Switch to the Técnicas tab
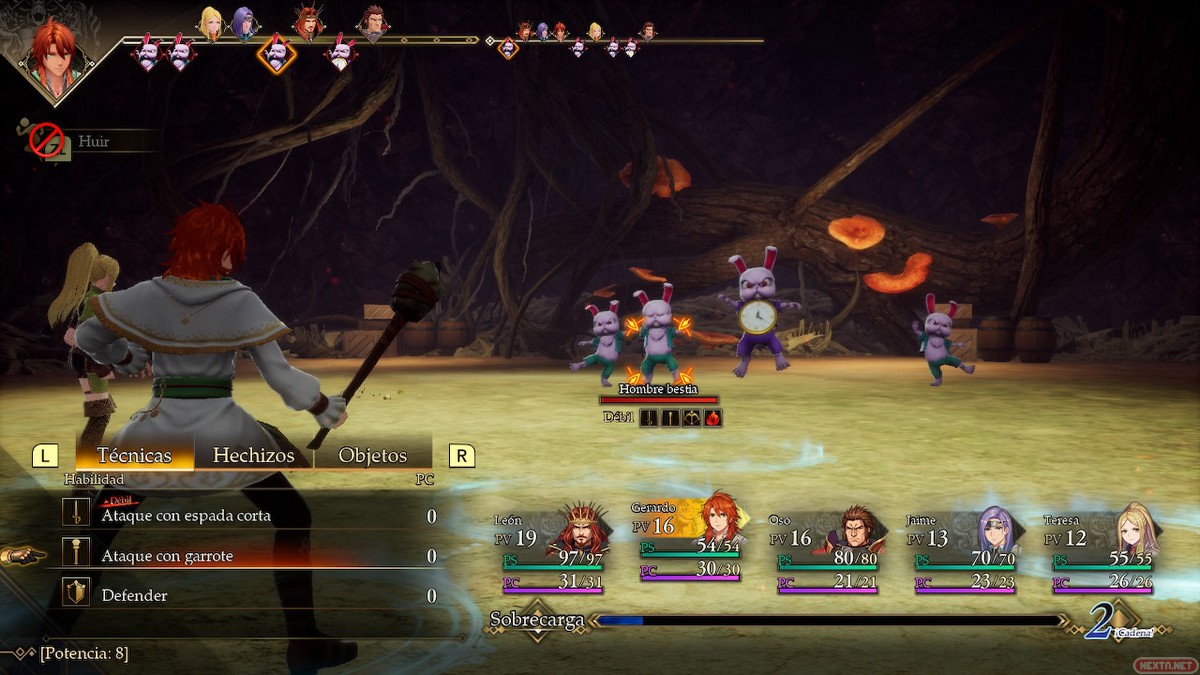 pyautogui.click(x=134, y=456)
